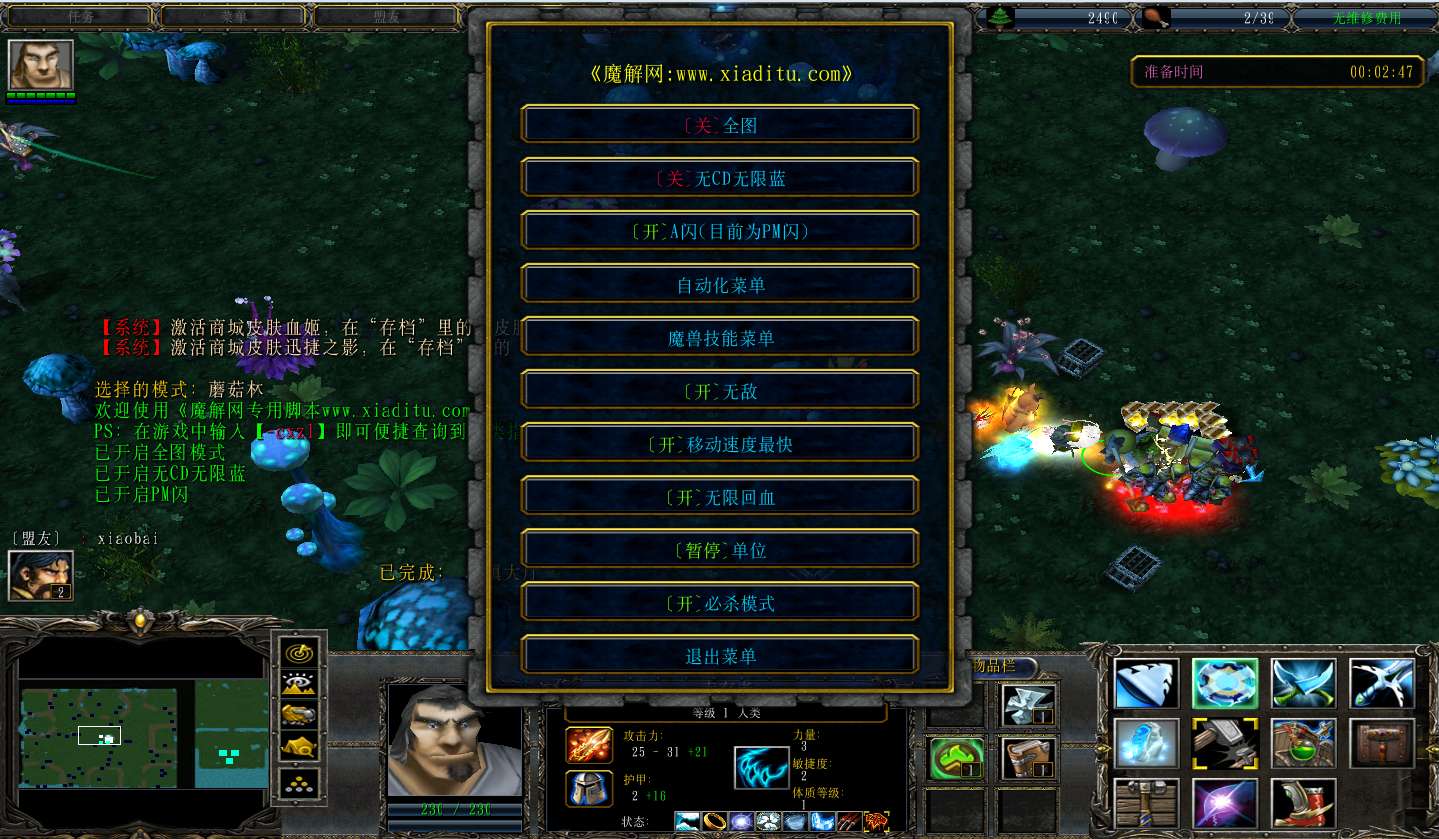
Task: Open the 任务 quests menu in top bar
Action: [79, 16]
